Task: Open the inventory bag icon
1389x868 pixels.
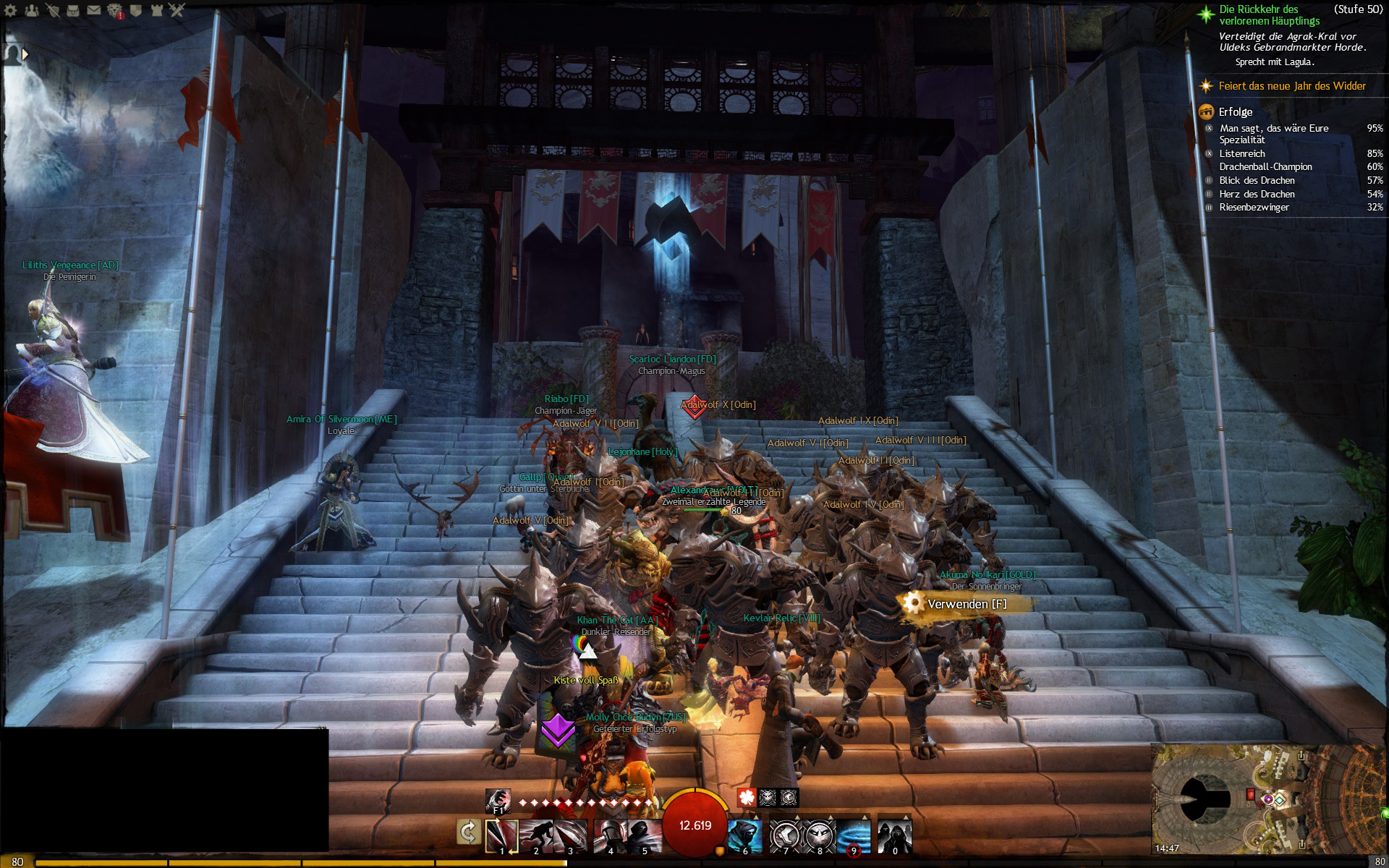Action: [73, 10]
